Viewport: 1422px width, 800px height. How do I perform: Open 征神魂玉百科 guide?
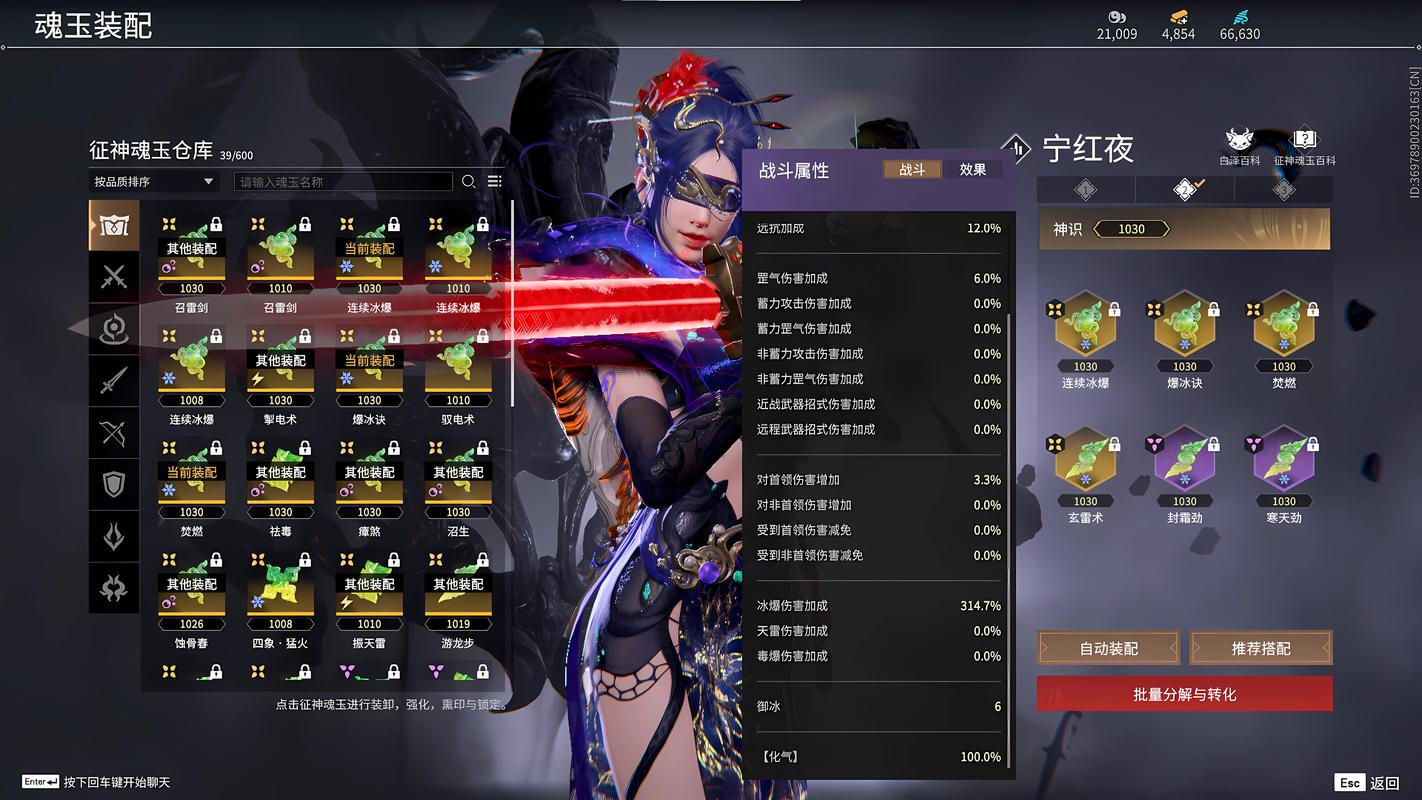click(1304, 146)
